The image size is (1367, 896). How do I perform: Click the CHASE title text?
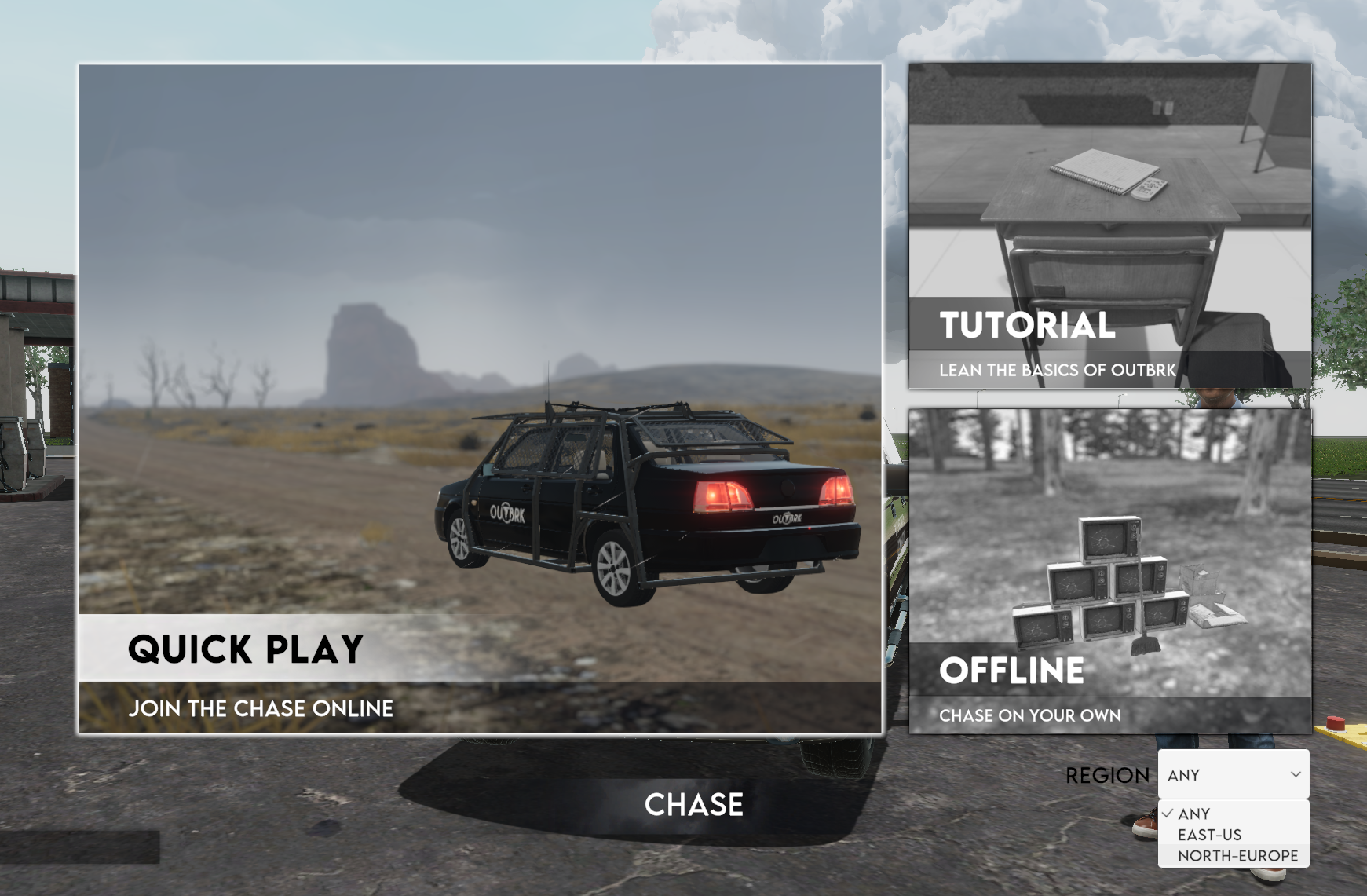click(693, 803)
